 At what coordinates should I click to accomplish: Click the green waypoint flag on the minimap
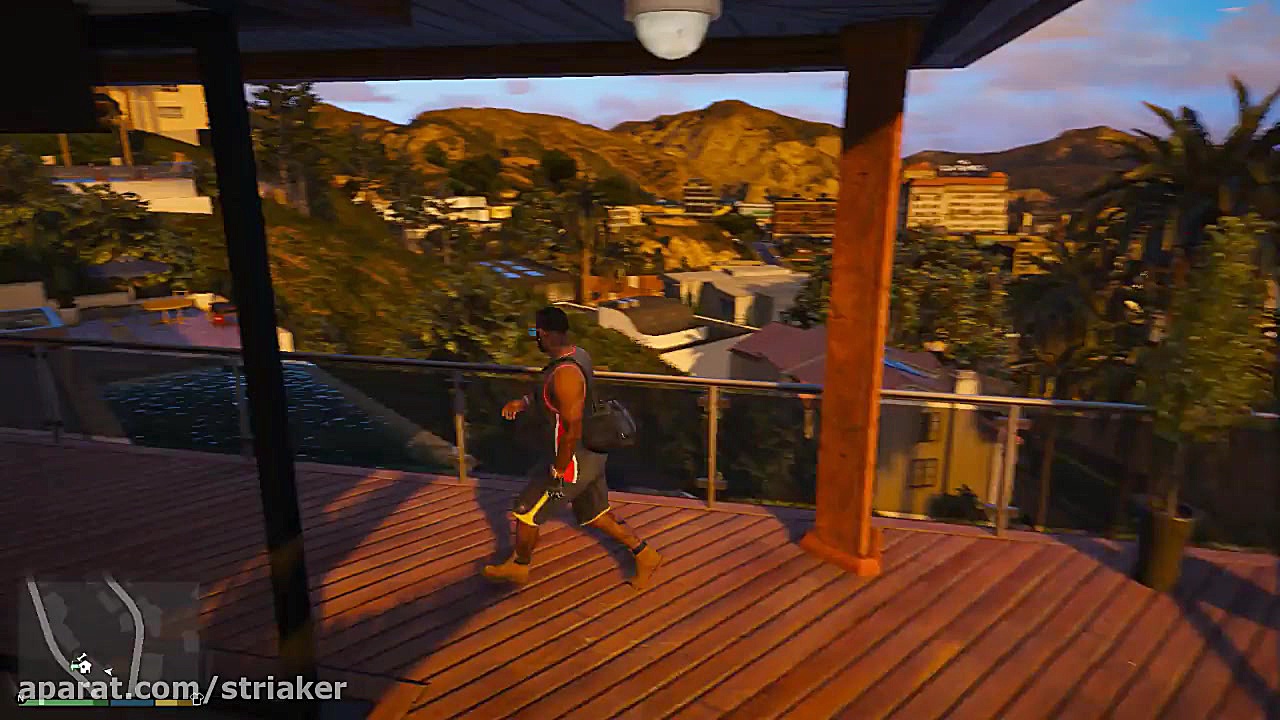(x=74, y=665)
